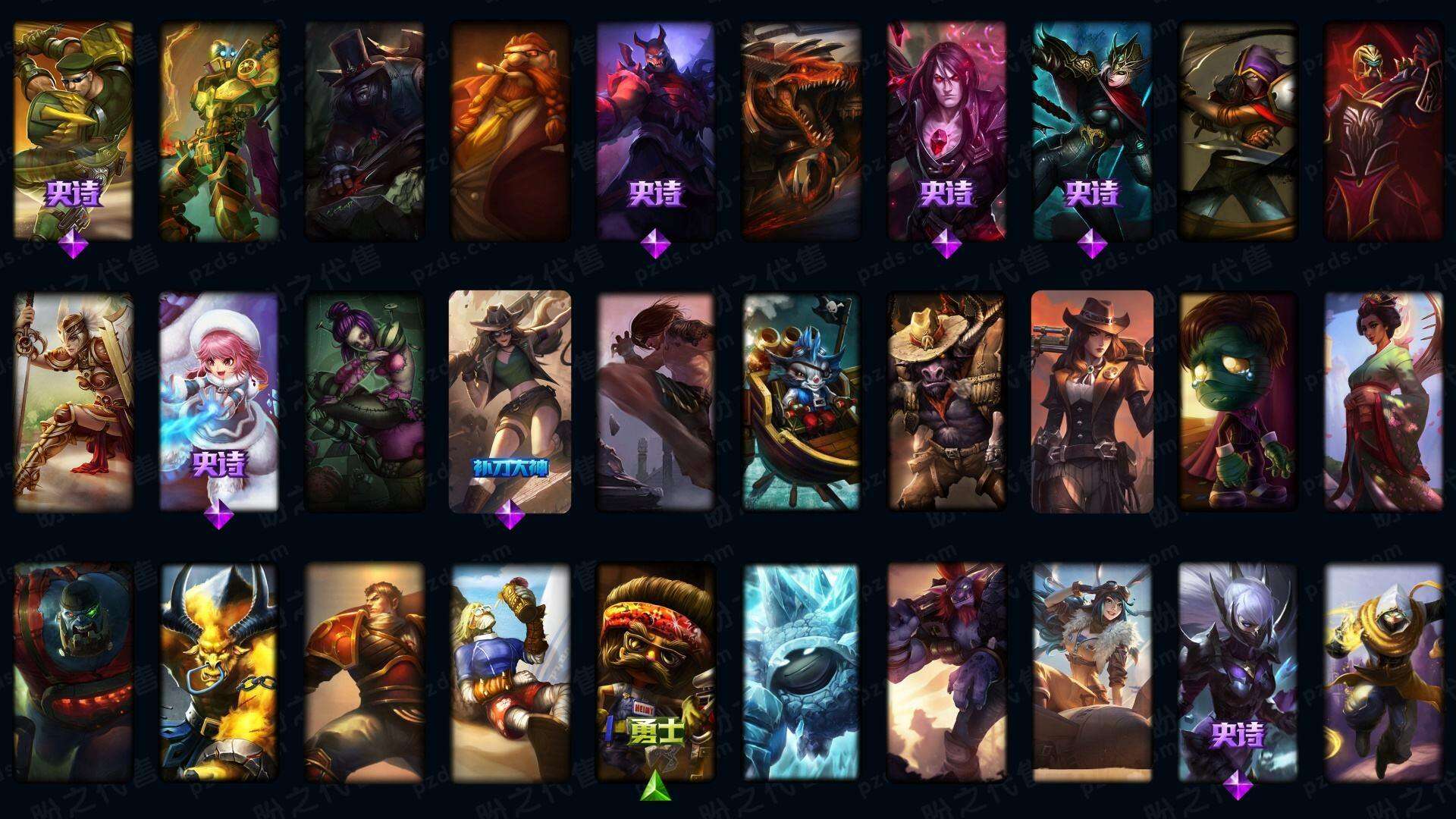Select the purple-haired stitched doll skin card
This screenshot has width=1456, height=819.
click(364, 402)
